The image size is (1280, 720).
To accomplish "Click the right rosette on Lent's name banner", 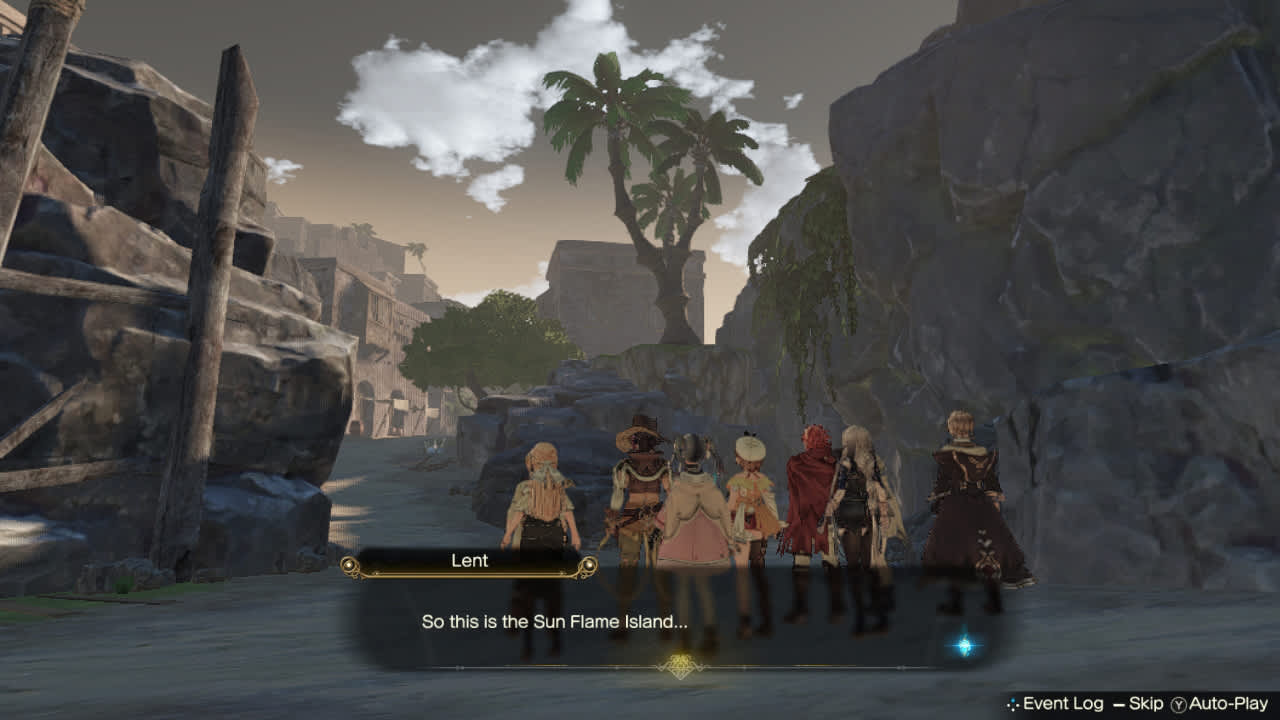I will [x=589, y=564].
